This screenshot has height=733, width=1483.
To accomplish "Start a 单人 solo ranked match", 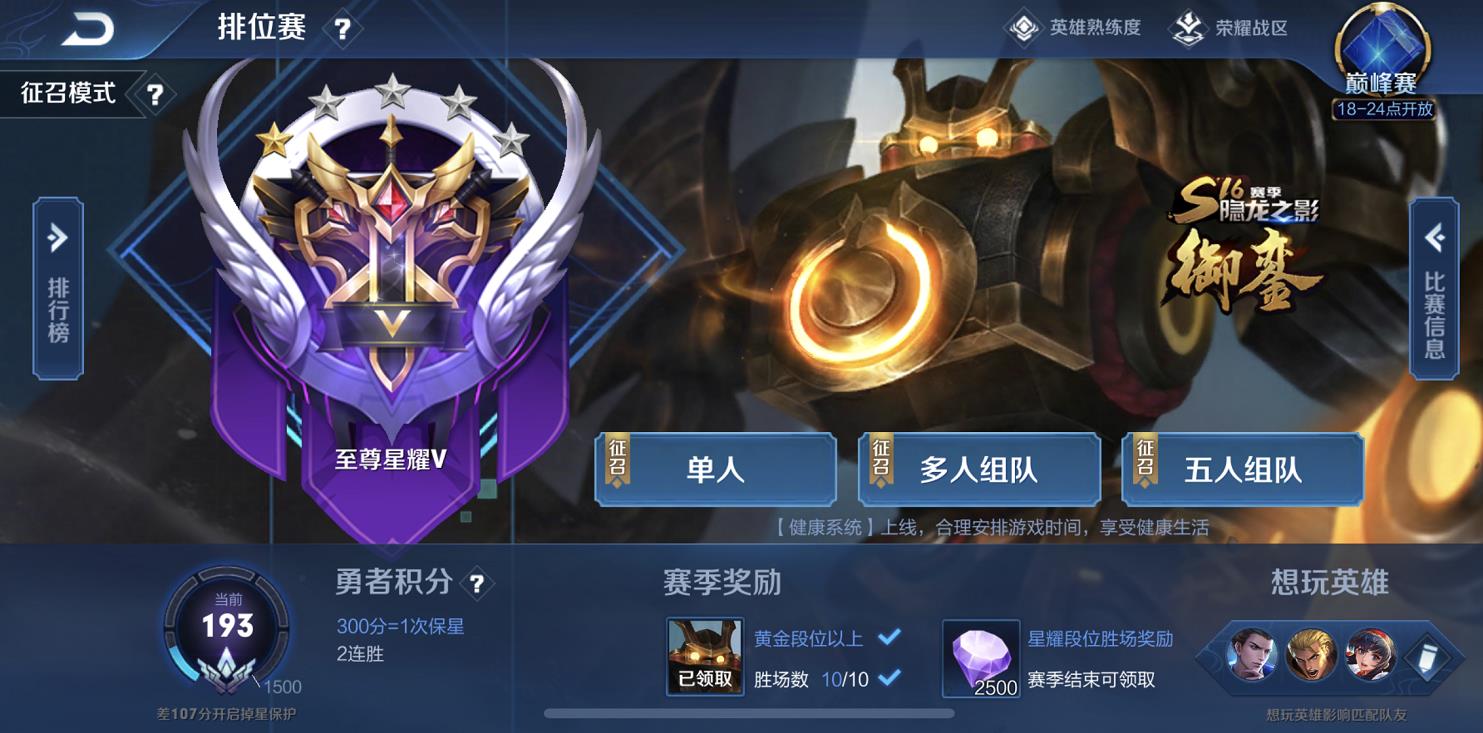I will coord(716,469).
